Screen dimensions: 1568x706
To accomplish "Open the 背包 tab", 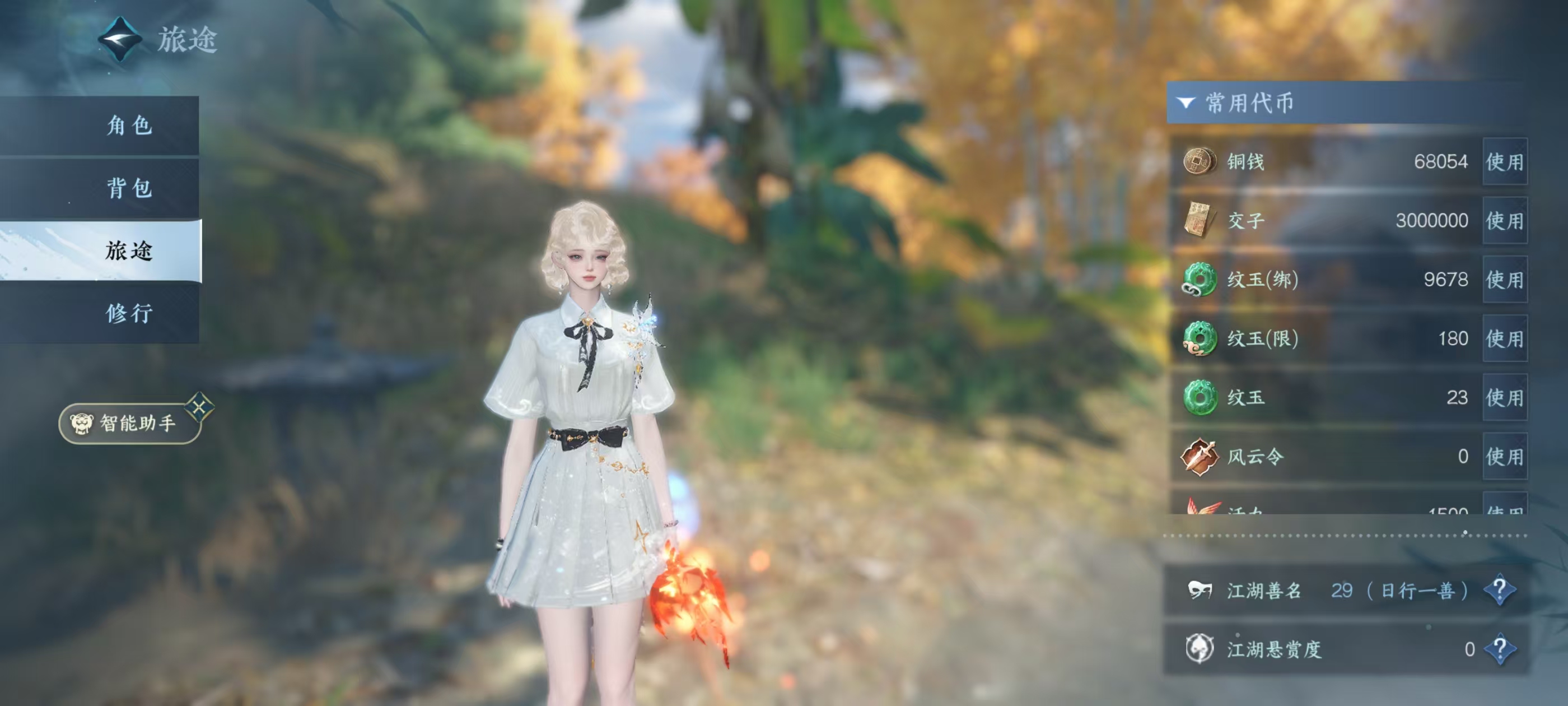I will point(128,188).
